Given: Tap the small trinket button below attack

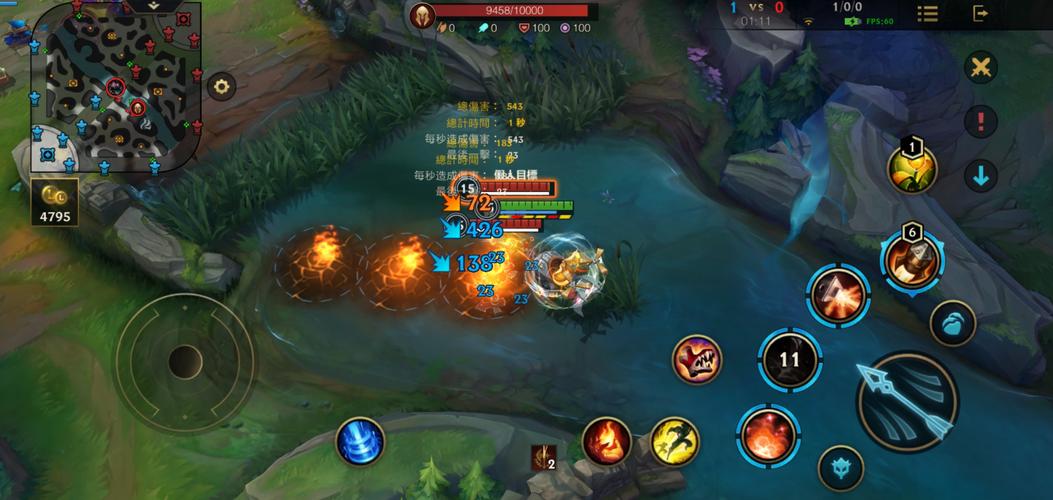Looking at the screenshot, I should coord(840,468).
